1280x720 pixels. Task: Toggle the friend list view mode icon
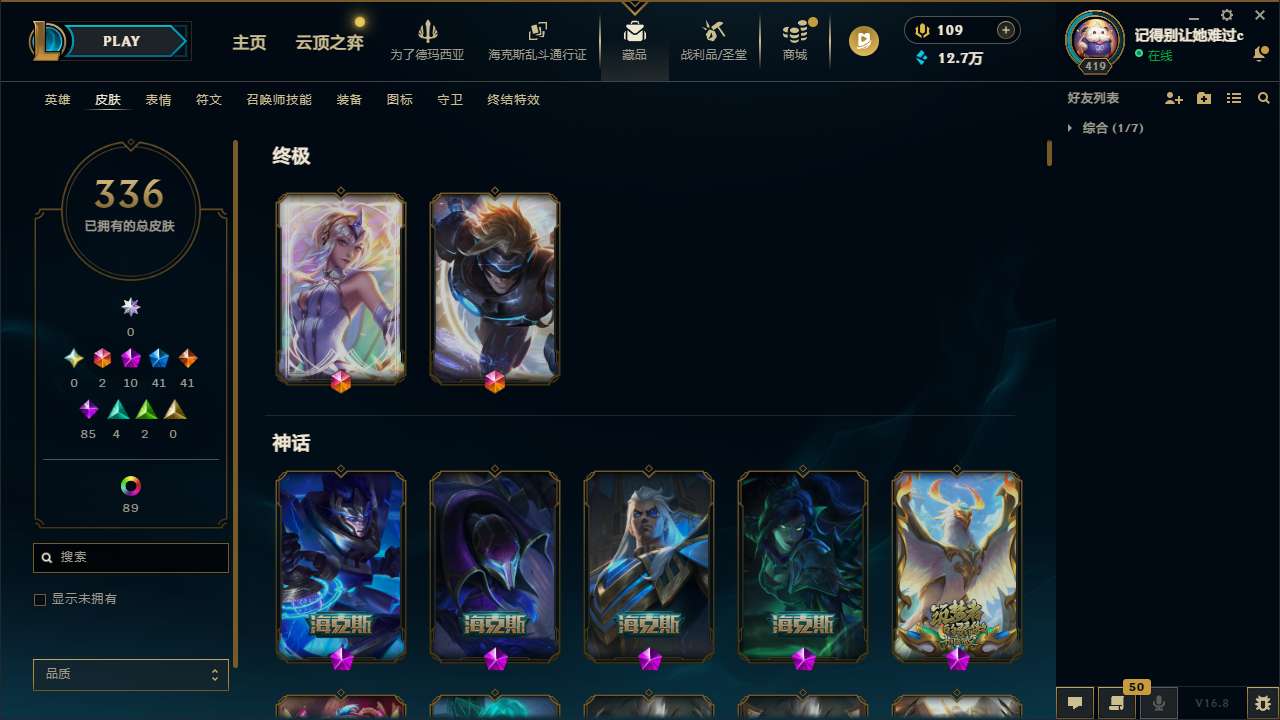pyautogui.click(x=1234, y=98)
